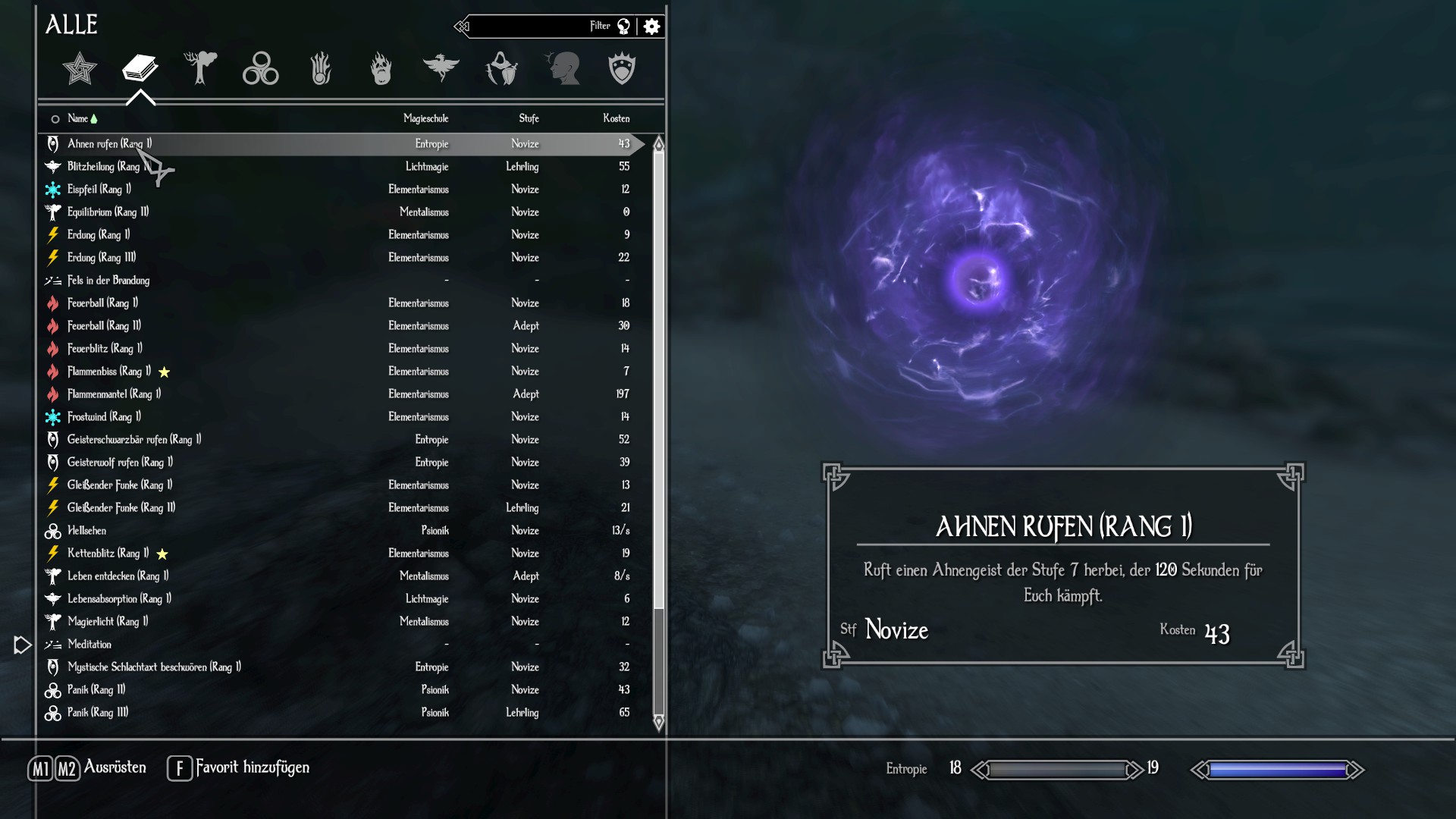Select Mystische Schlachtaxt beschwören spell
Screen dimensions: 1456x819
(x=154, y=667)
